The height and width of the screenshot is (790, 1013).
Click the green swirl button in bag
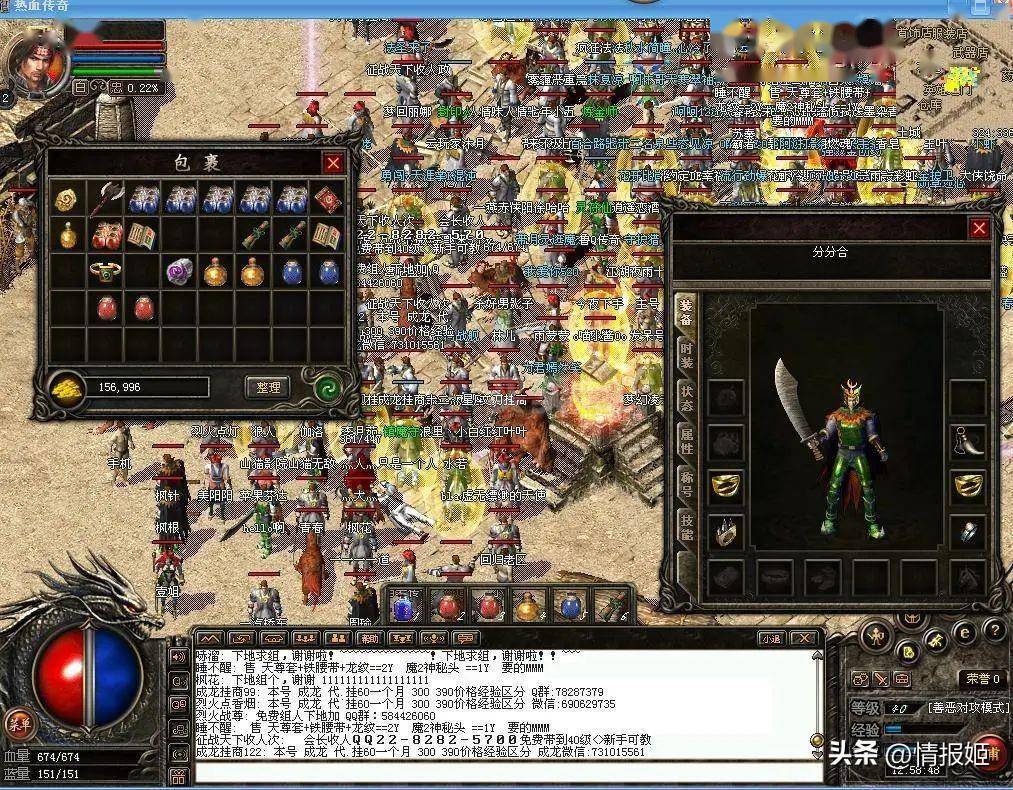(326, 387)
